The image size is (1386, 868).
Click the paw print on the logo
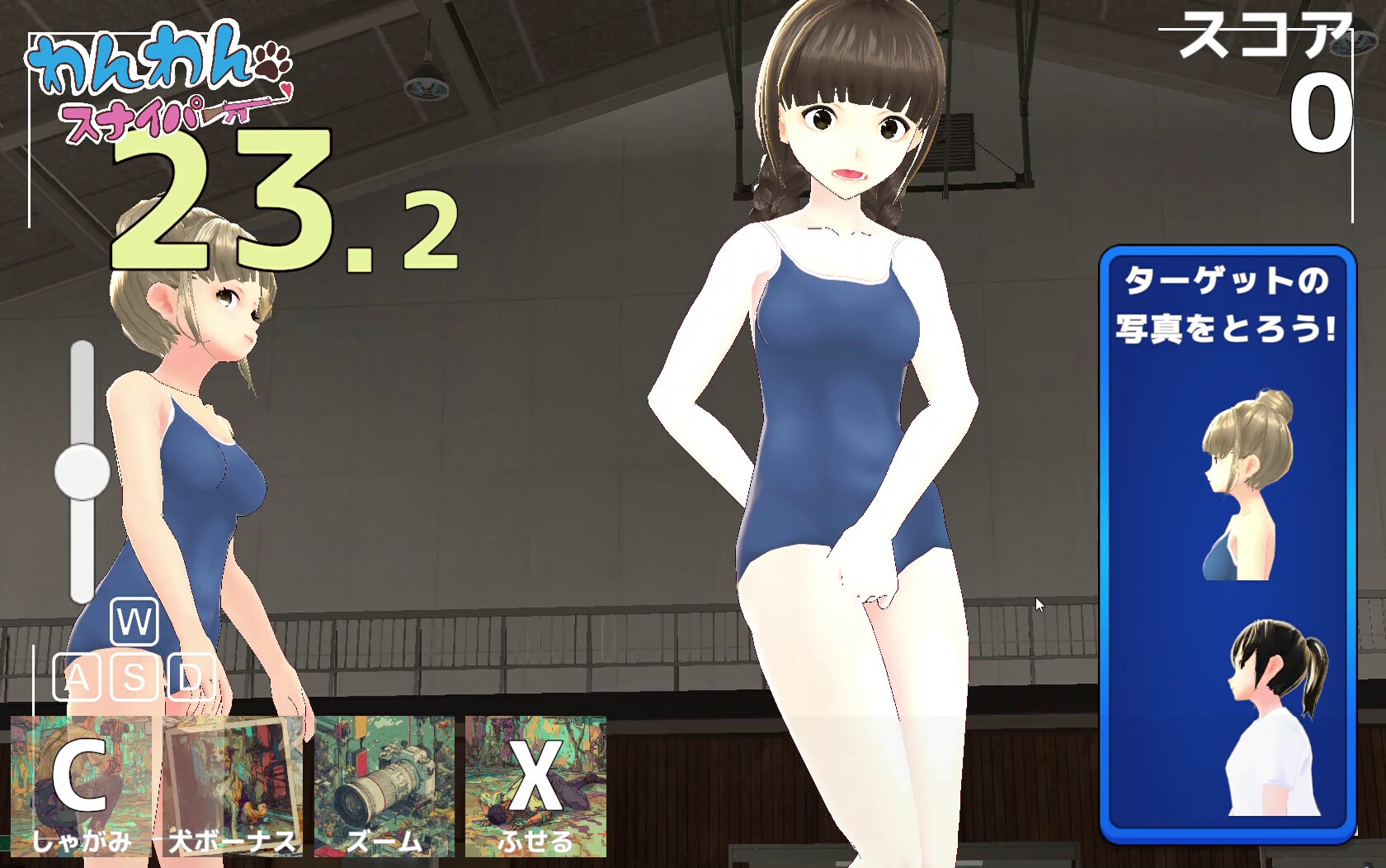click(272, 62)
